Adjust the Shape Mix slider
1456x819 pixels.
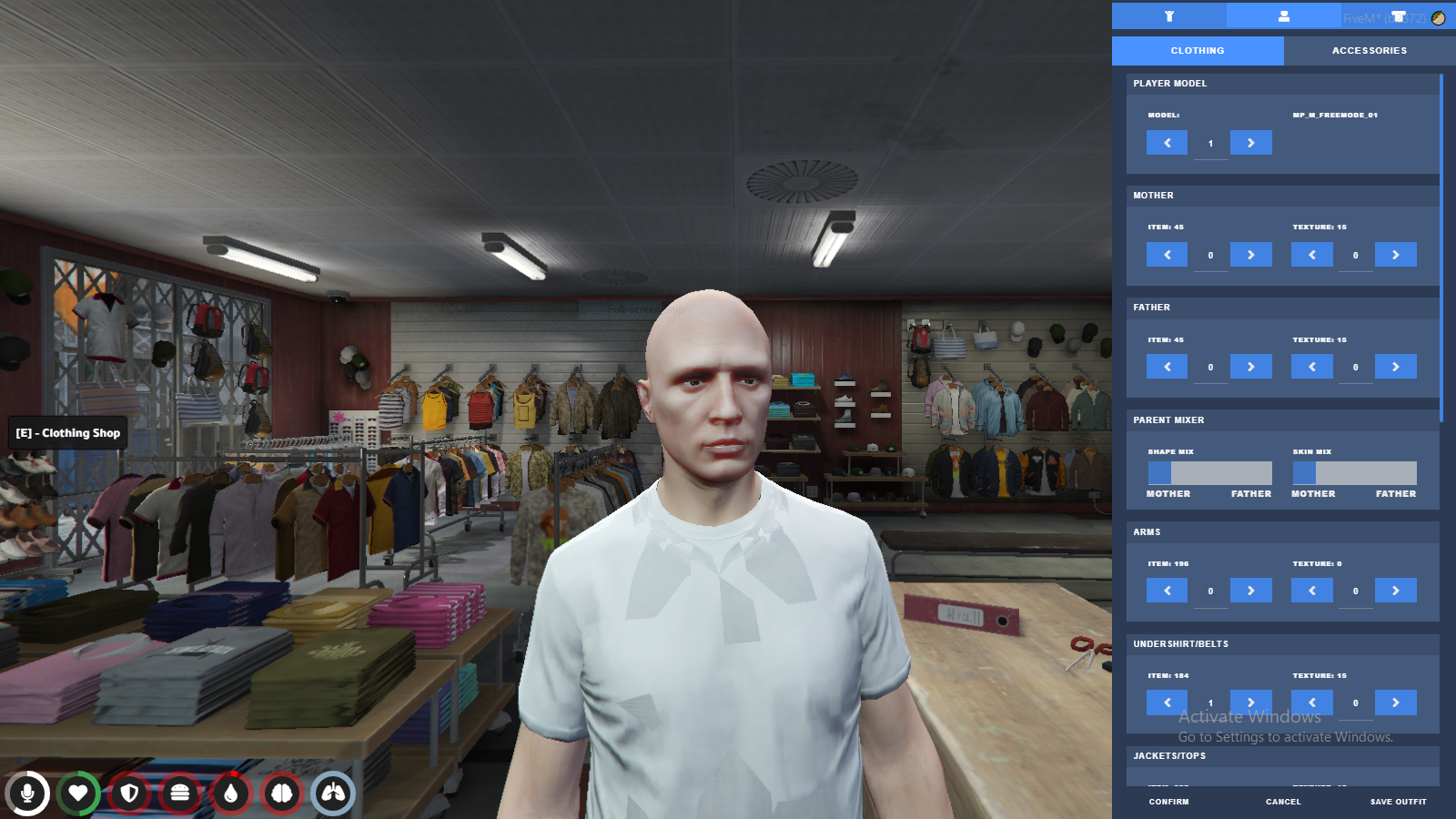[x=1209, y=473]
